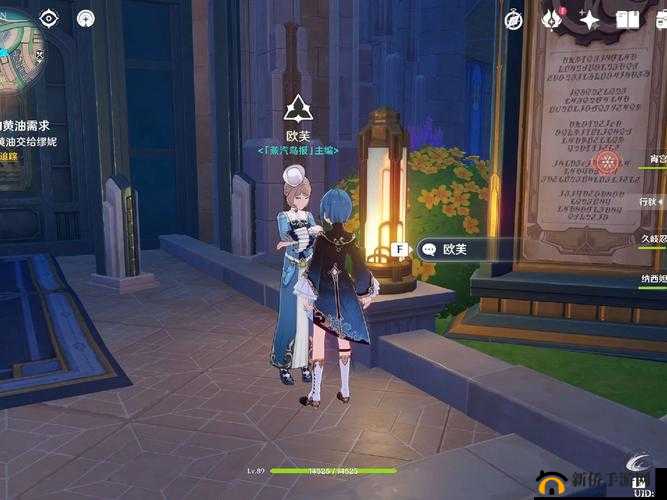Open the round white icon beside the eye
The width and height of the screenshot is (667, 500).
coord(85,18)
